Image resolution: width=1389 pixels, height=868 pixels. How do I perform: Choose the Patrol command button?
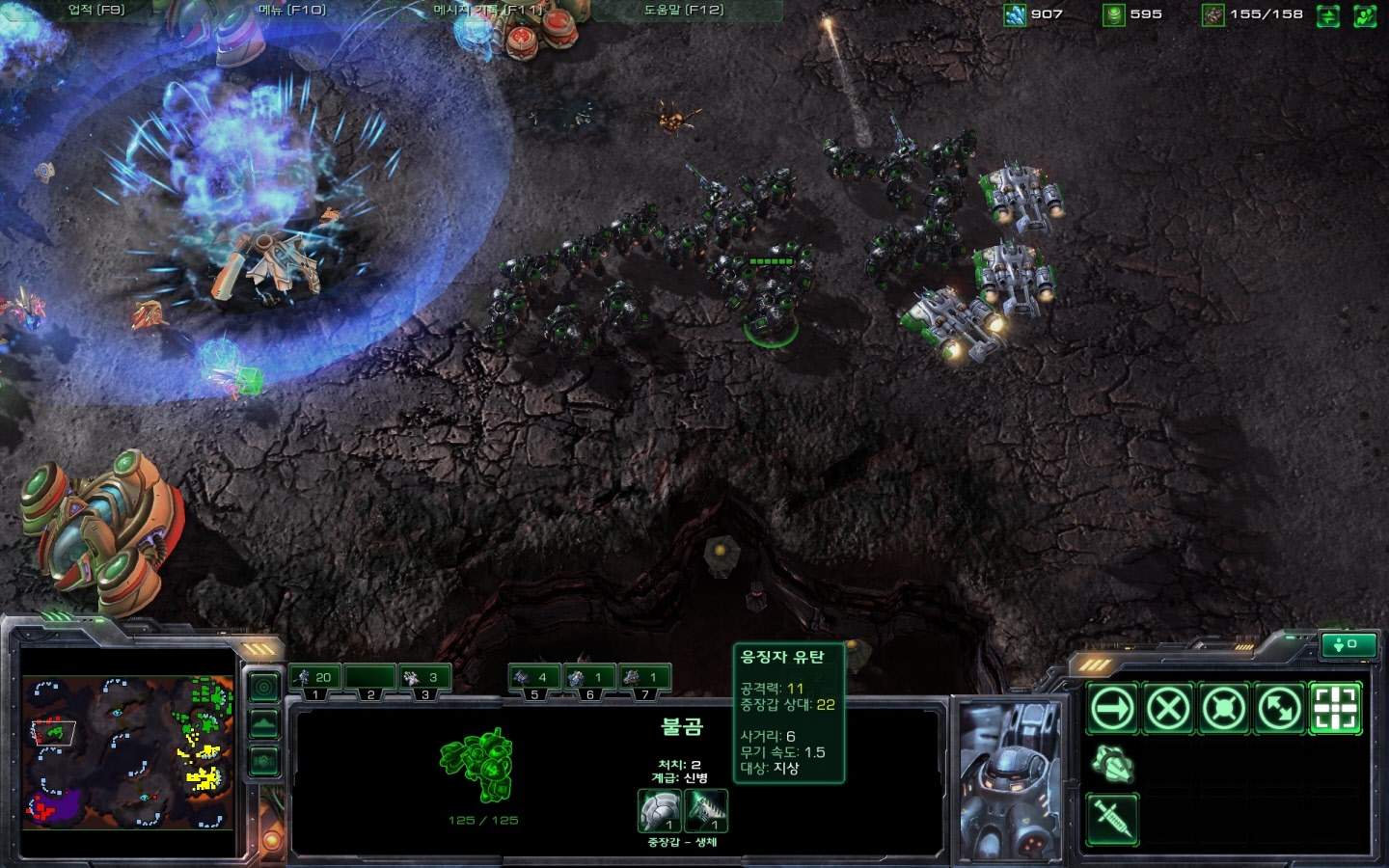1280,710
